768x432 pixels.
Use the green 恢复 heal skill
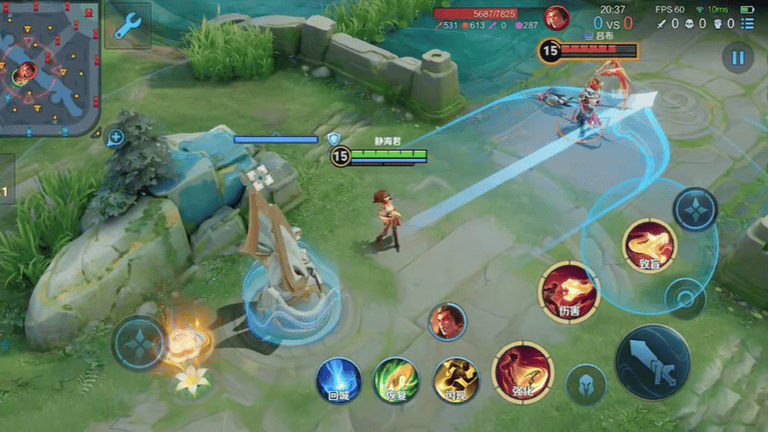tap(396, 381)
